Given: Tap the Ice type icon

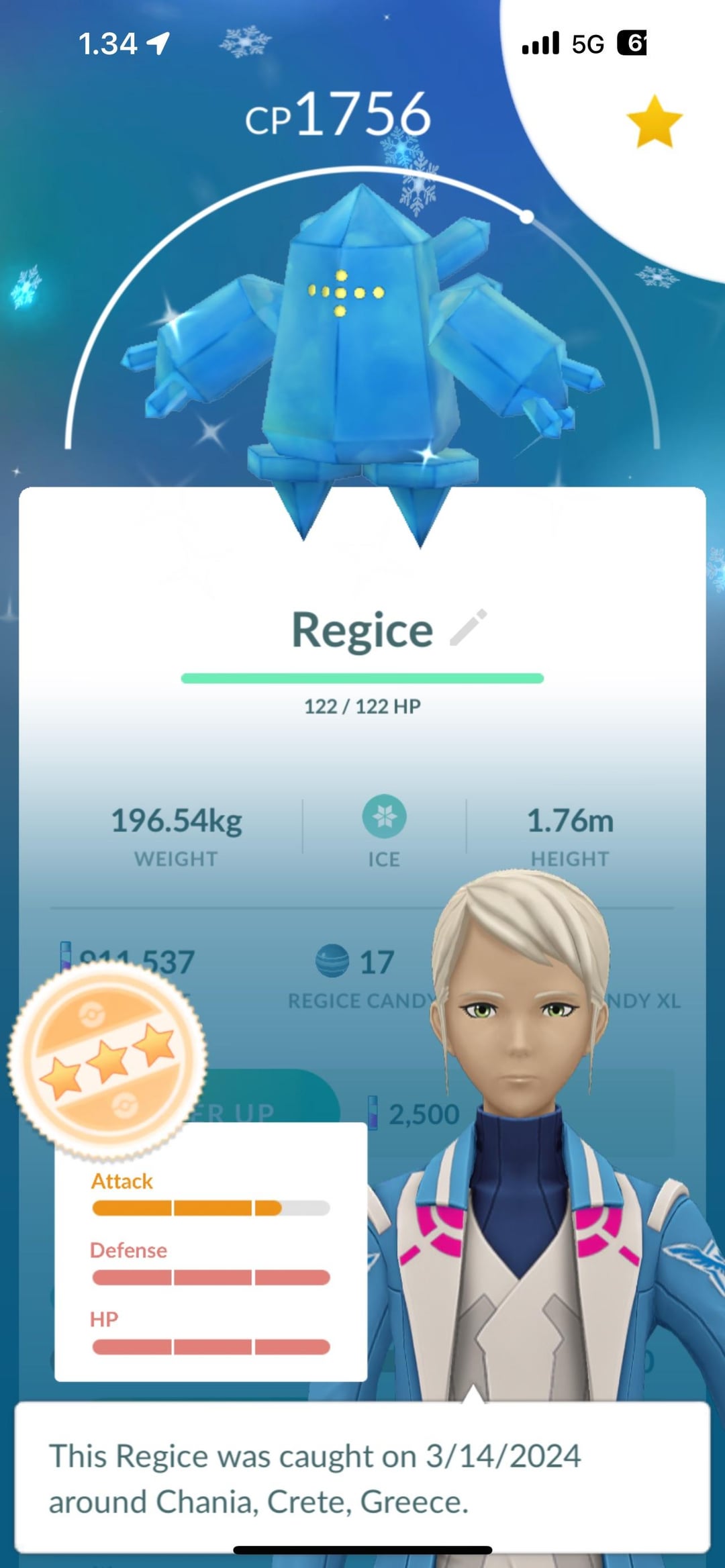Looking at the screenshot, I should pos(384,817).
